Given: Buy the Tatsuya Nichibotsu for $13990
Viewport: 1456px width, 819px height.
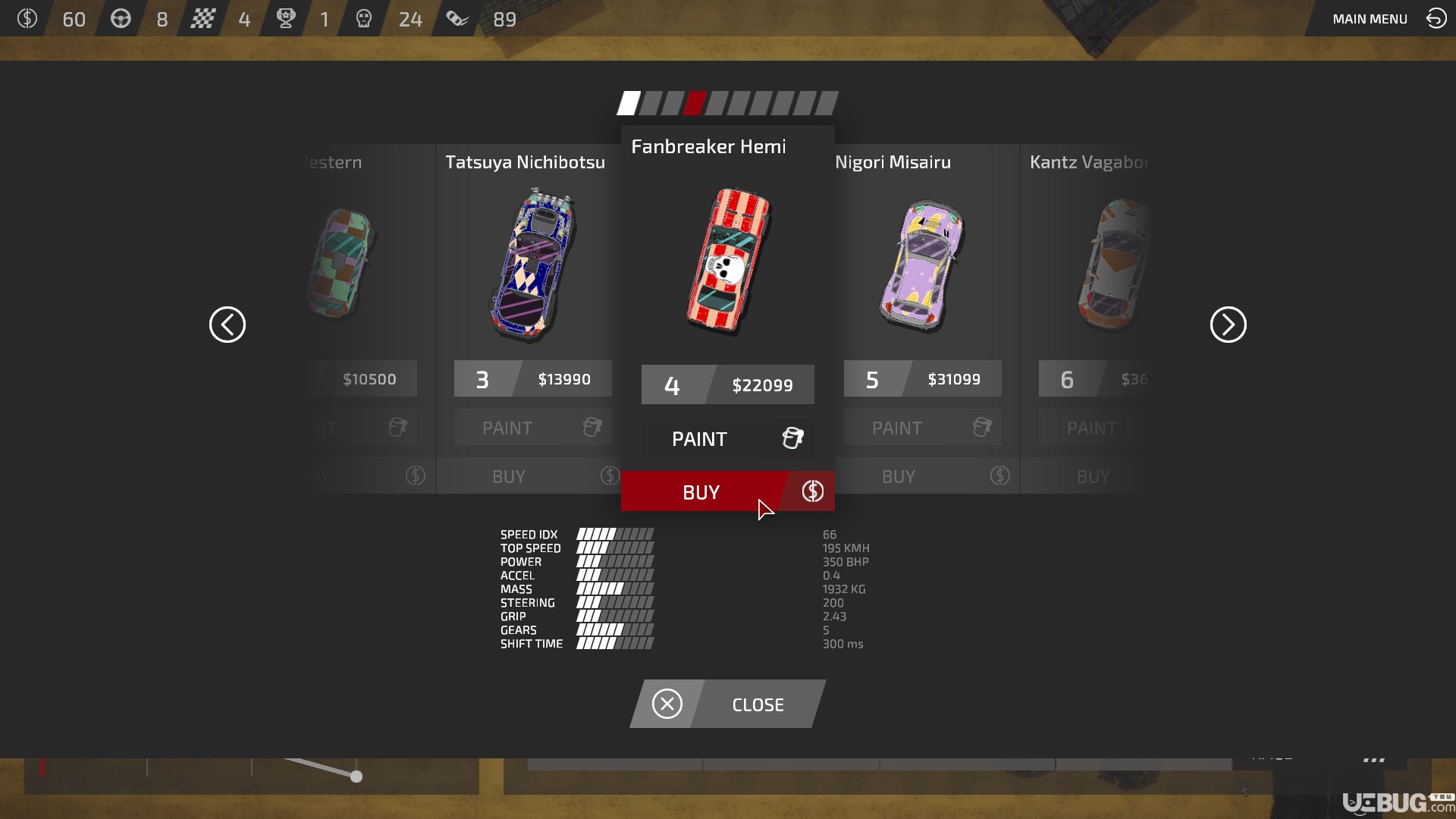Looking at the screenshot, I should coord(531,476).
